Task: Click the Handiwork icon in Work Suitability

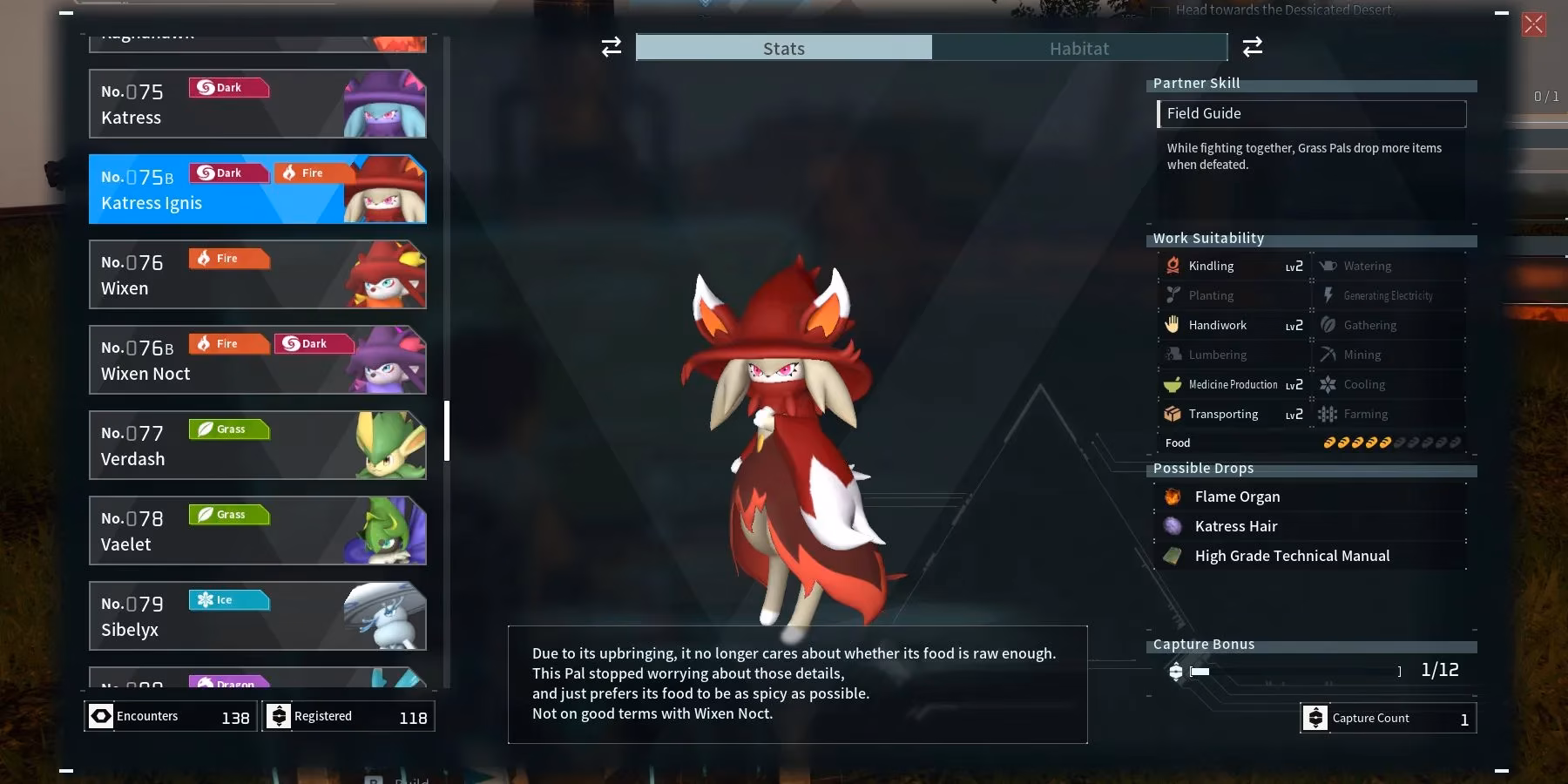Action: tap(1174, 325)
